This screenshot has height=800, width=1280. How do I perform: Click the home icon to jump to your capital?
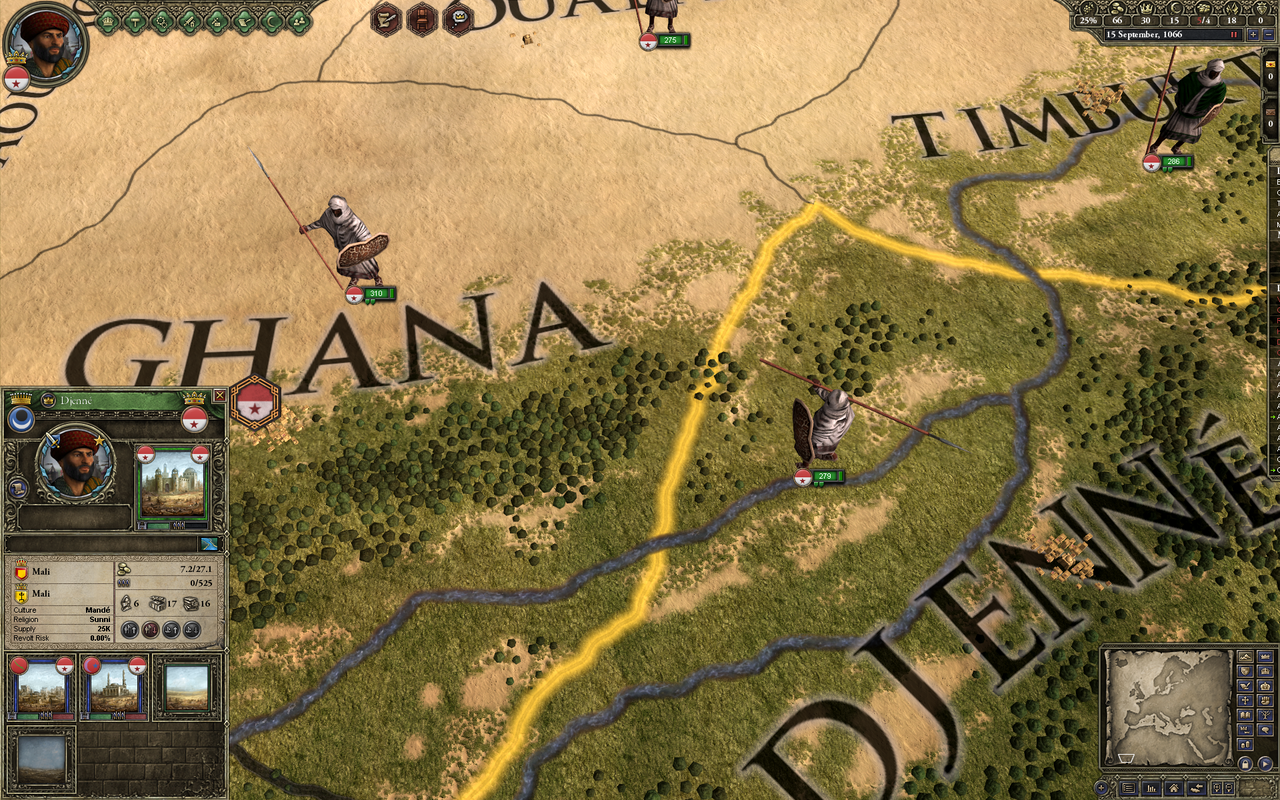pyautogui.click(x=1173, y=788)
